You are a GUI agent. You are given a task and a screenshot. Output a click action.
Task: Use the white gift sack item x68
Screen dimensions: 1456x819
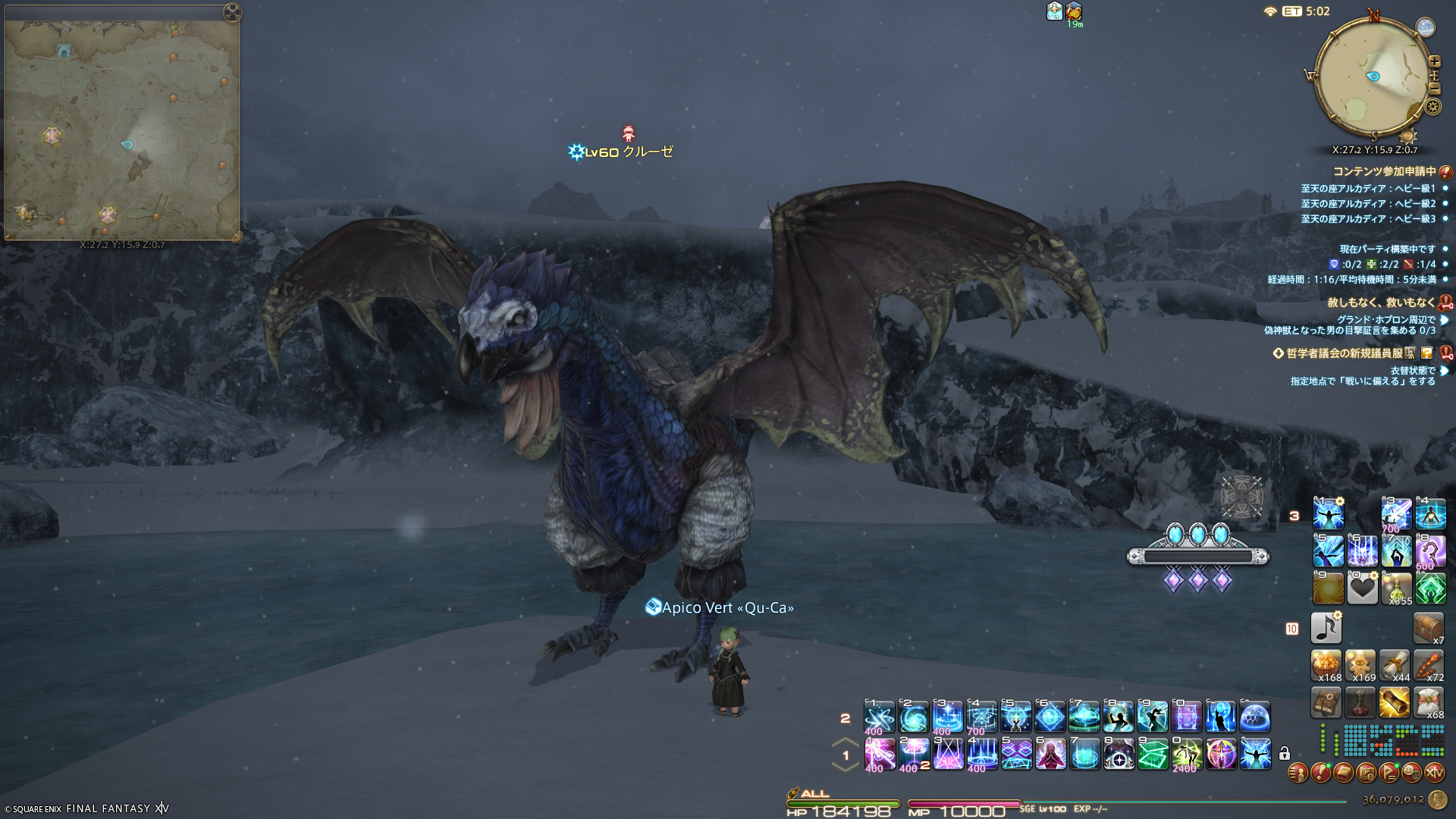click(1429, 703)
